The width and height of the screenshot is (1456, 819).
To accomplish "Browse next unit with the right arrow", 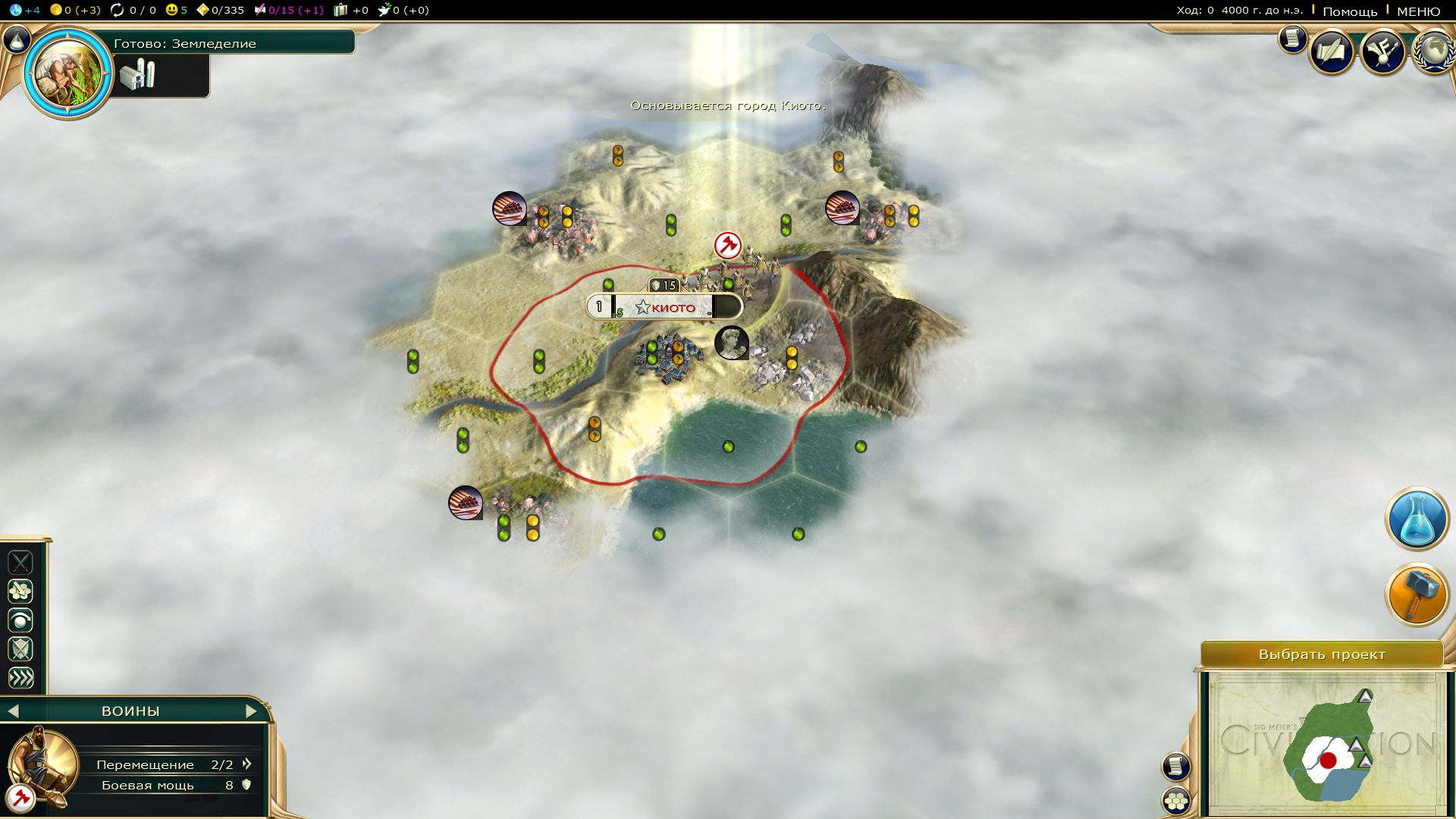I will [x=252, y=711].
